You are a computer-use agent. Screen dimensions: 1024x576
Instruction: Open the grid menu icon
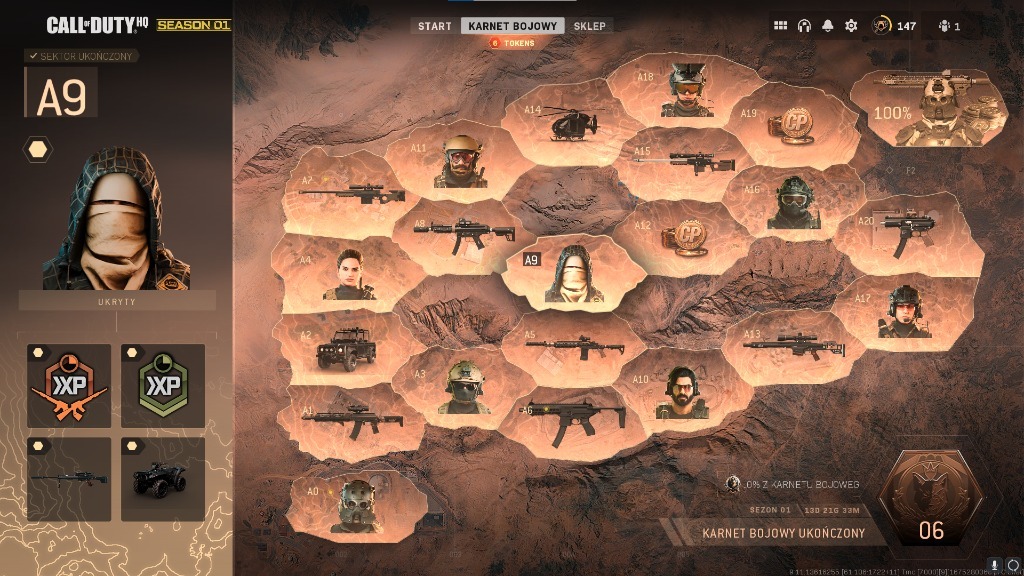click(x=781, y=26)
